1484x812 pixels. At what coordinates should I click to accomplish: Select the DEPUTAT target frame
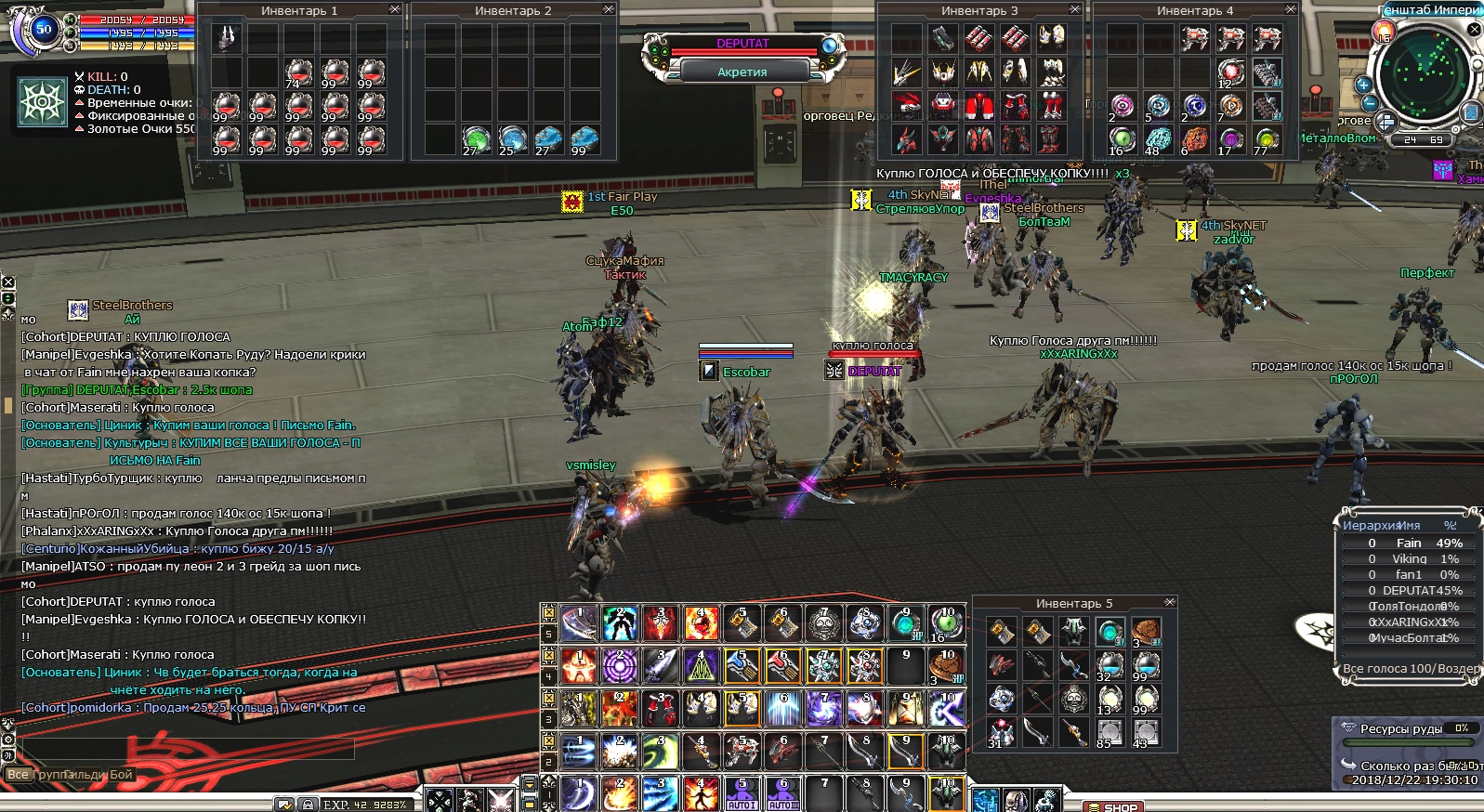pyautogui.click(x=742, y=44)
